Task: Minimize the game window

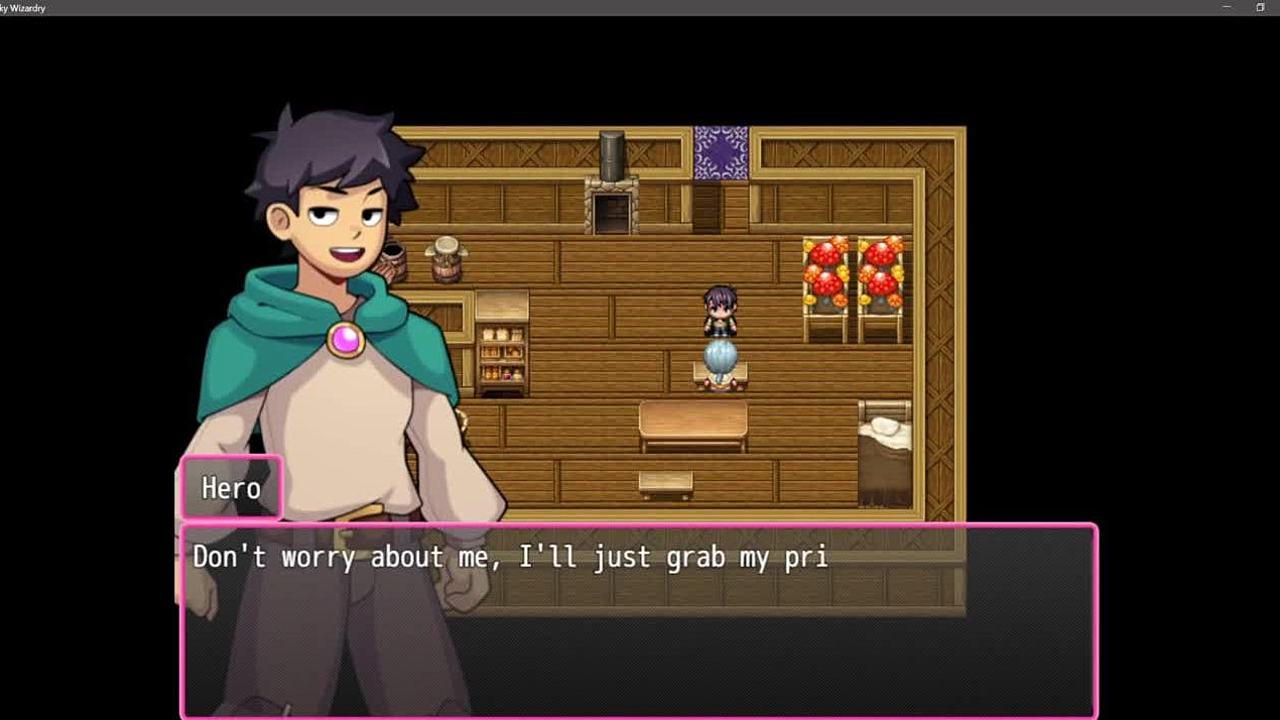Action: coord(1227,8)
